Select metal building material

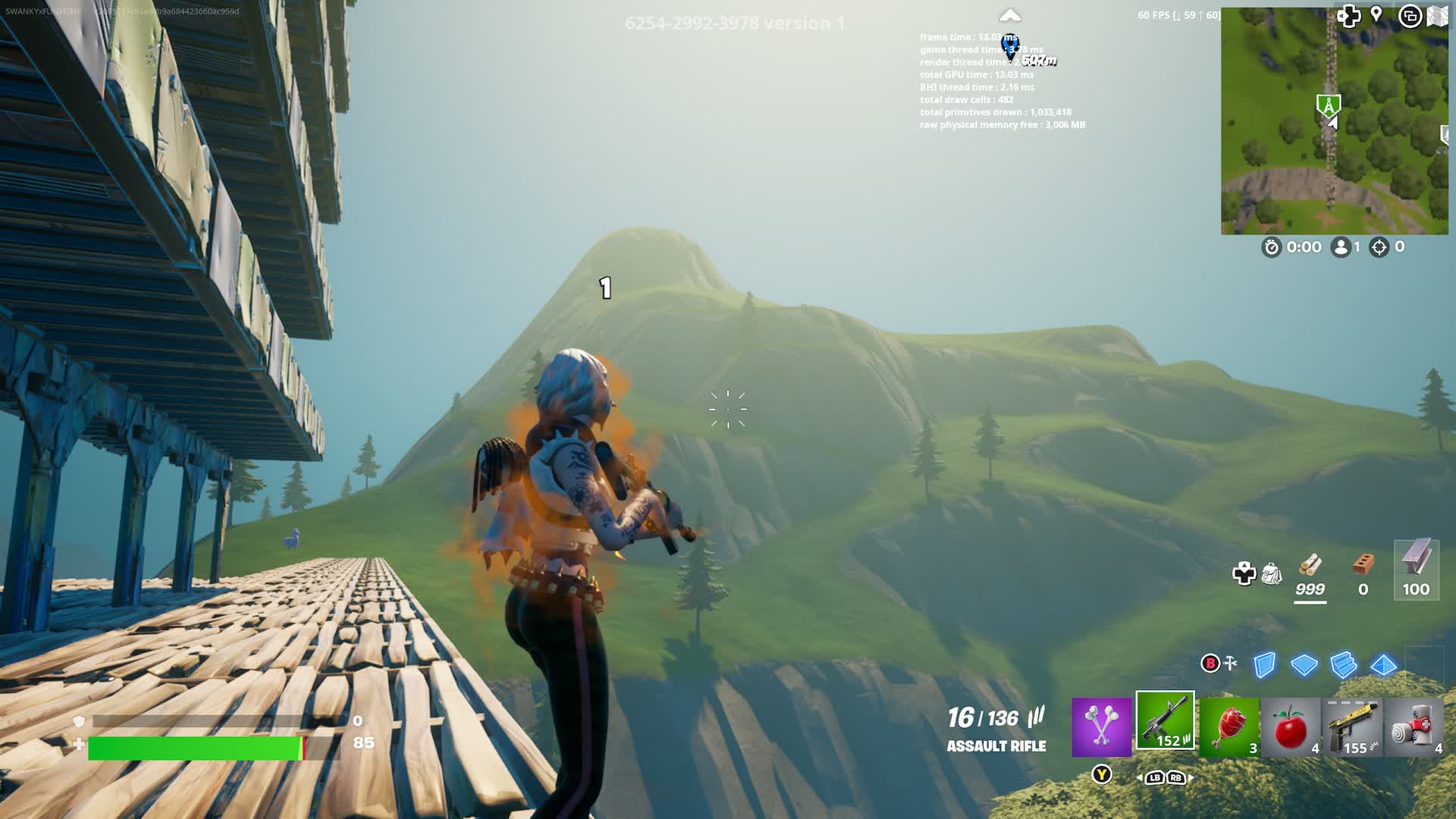1416,570
